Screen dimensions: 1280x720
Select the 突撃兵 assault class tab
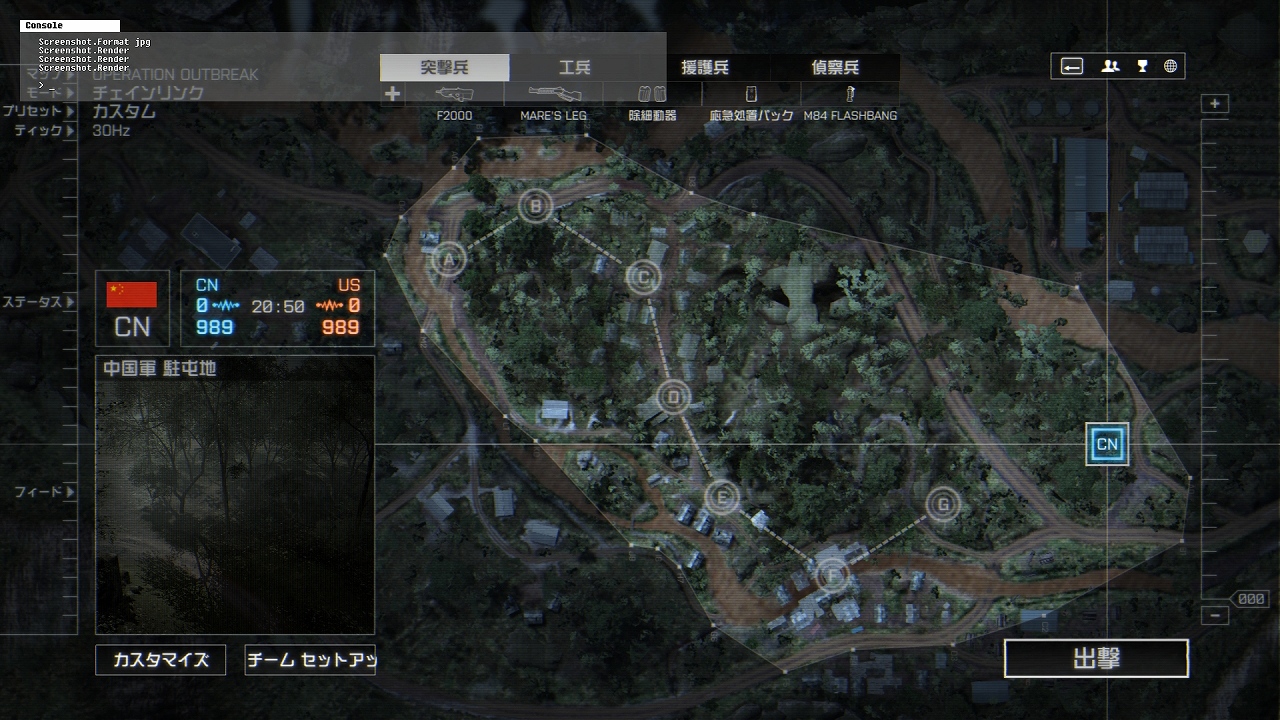point(444,67)
